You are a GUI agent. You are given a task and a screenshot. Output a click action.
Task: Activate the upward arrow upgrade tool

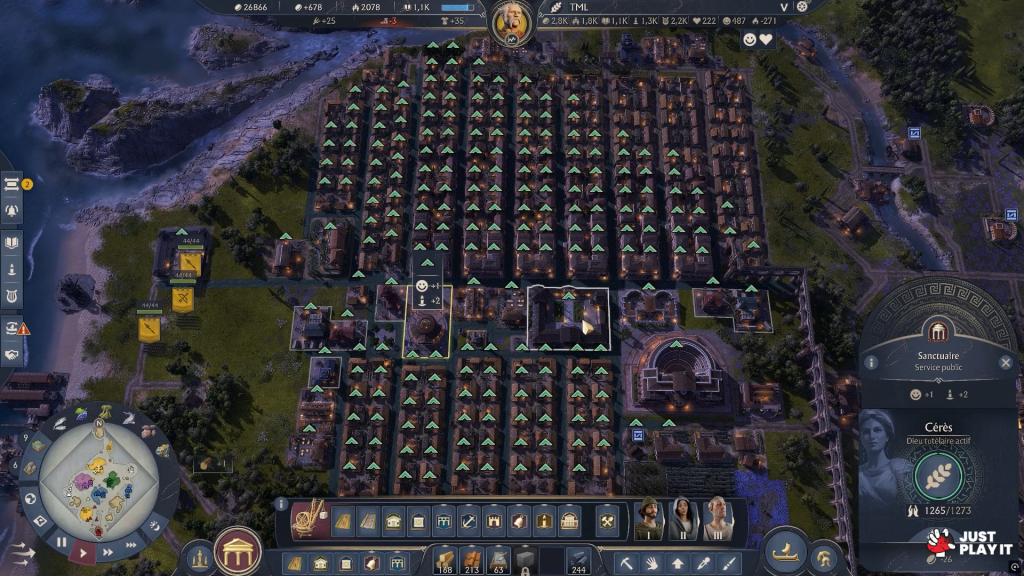coord(678,563)
